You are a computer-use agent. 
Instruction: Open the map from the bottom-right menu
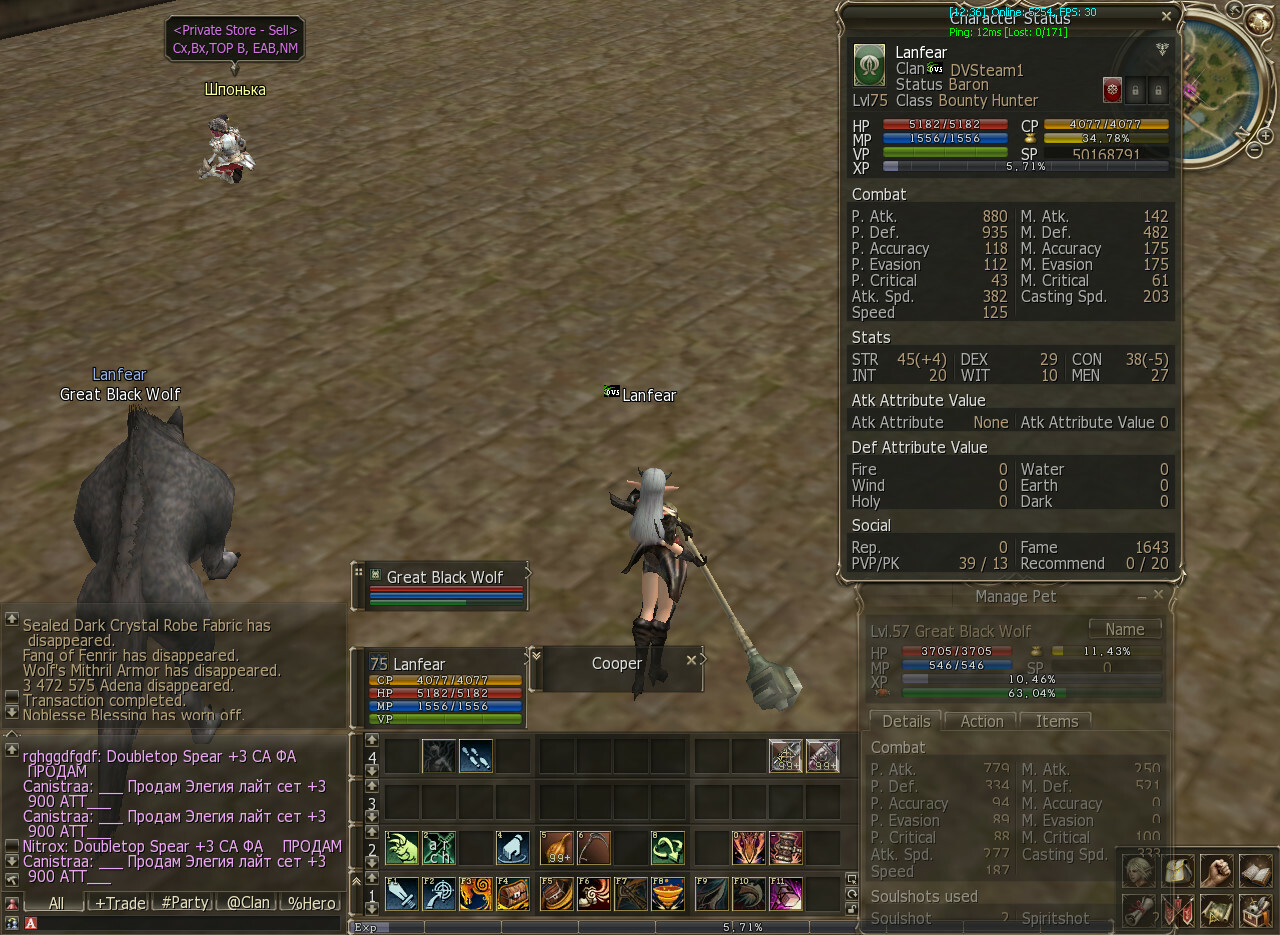tap(1217, 911)
